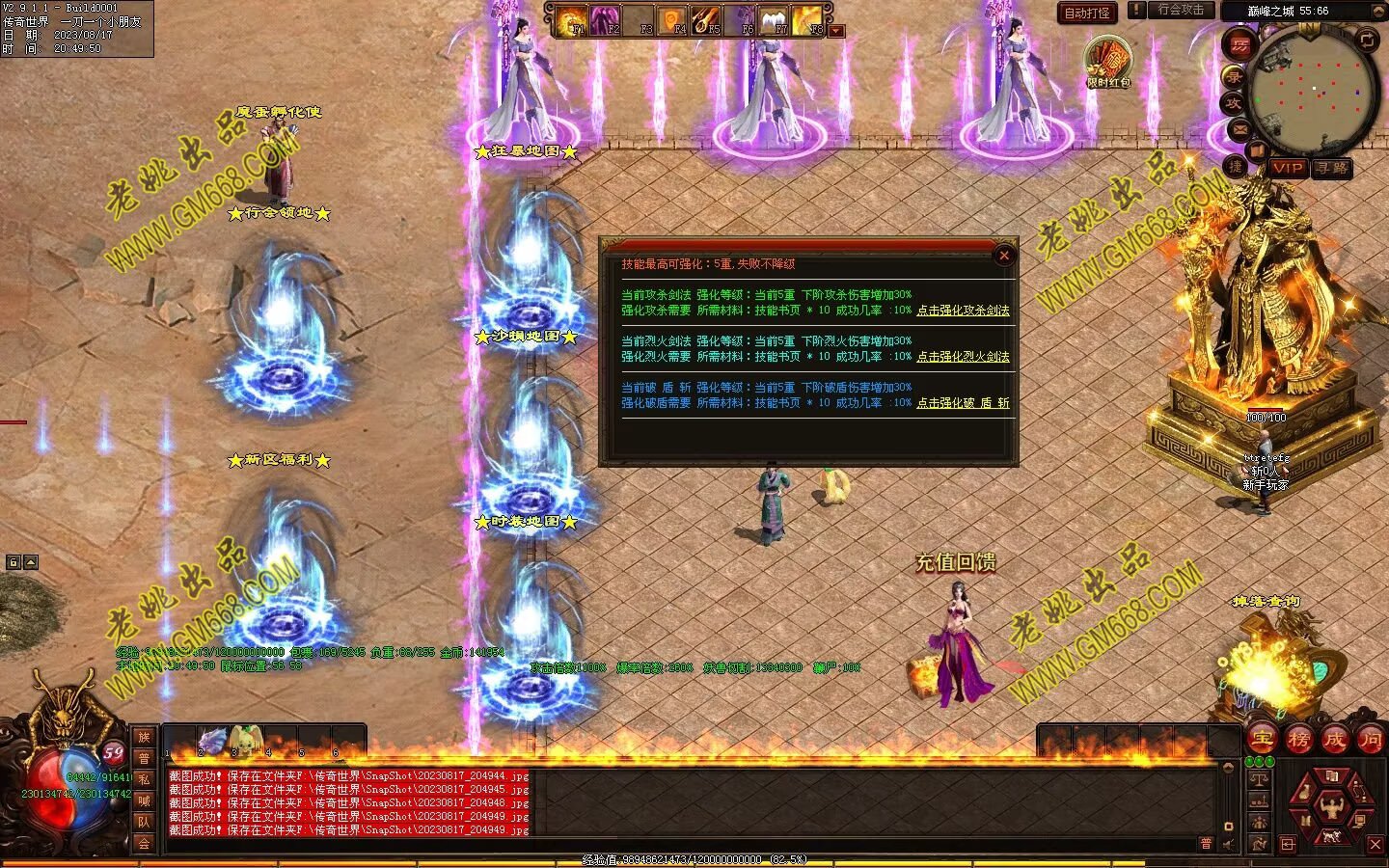Click the 点击强化攻杀剑法 link

click(963, 311)
